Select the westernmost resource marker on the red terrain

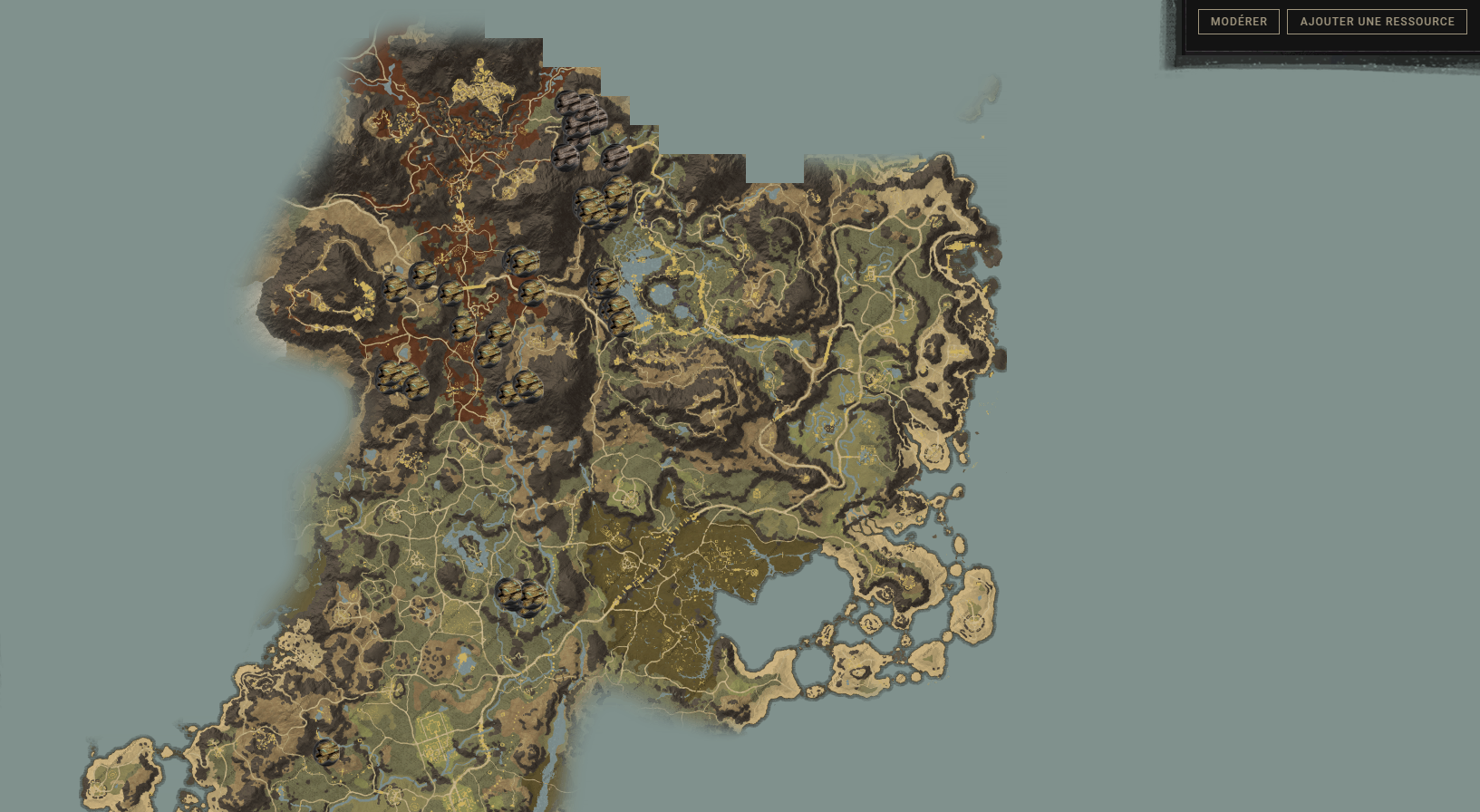[x=396, y=288]
